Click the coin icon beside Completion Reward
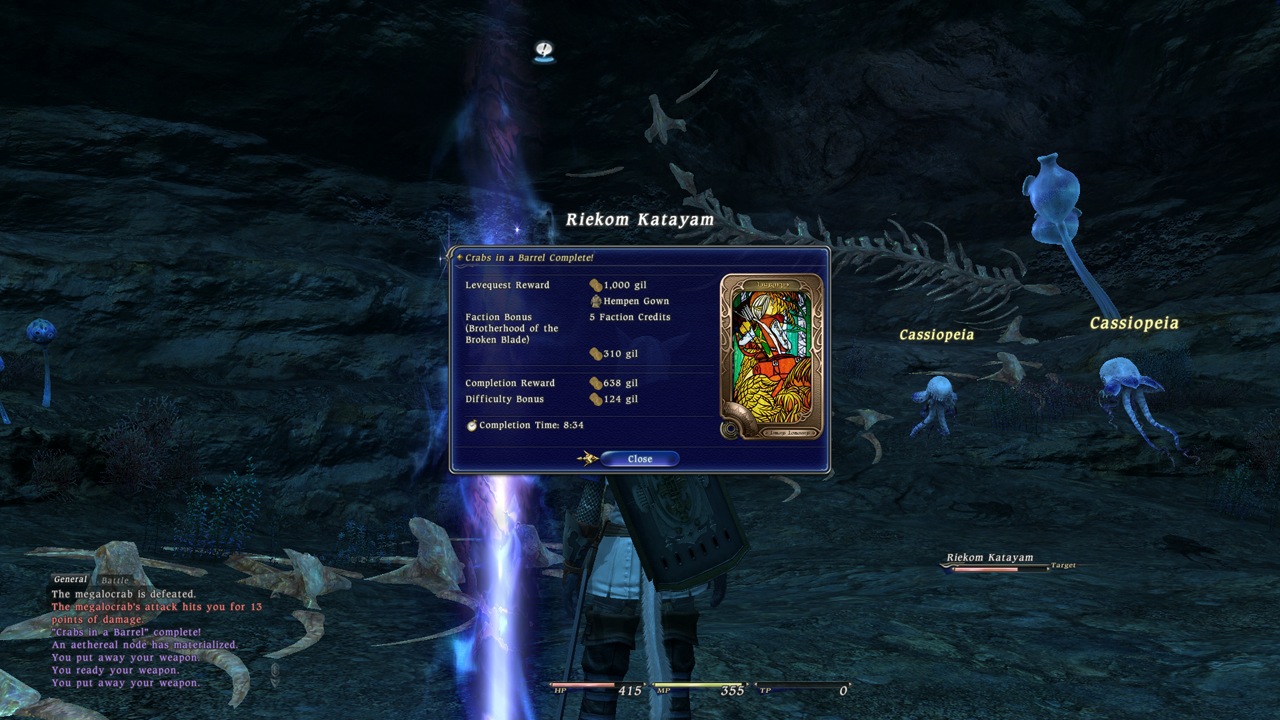 (596, 383)
